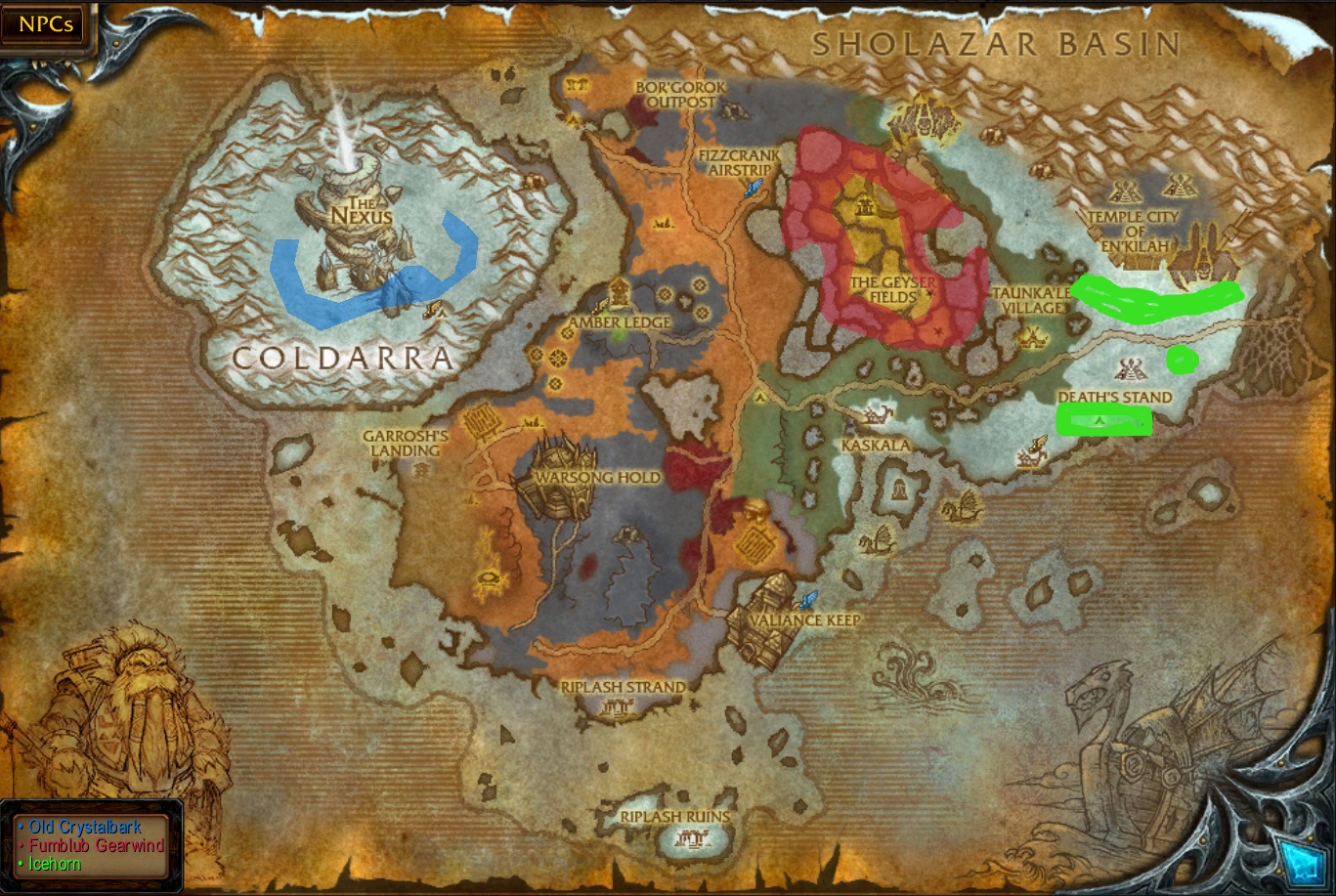Click the tower icon above Amber Ledge
This screenshot has width=1336, height=896.
tap(621, 293)
